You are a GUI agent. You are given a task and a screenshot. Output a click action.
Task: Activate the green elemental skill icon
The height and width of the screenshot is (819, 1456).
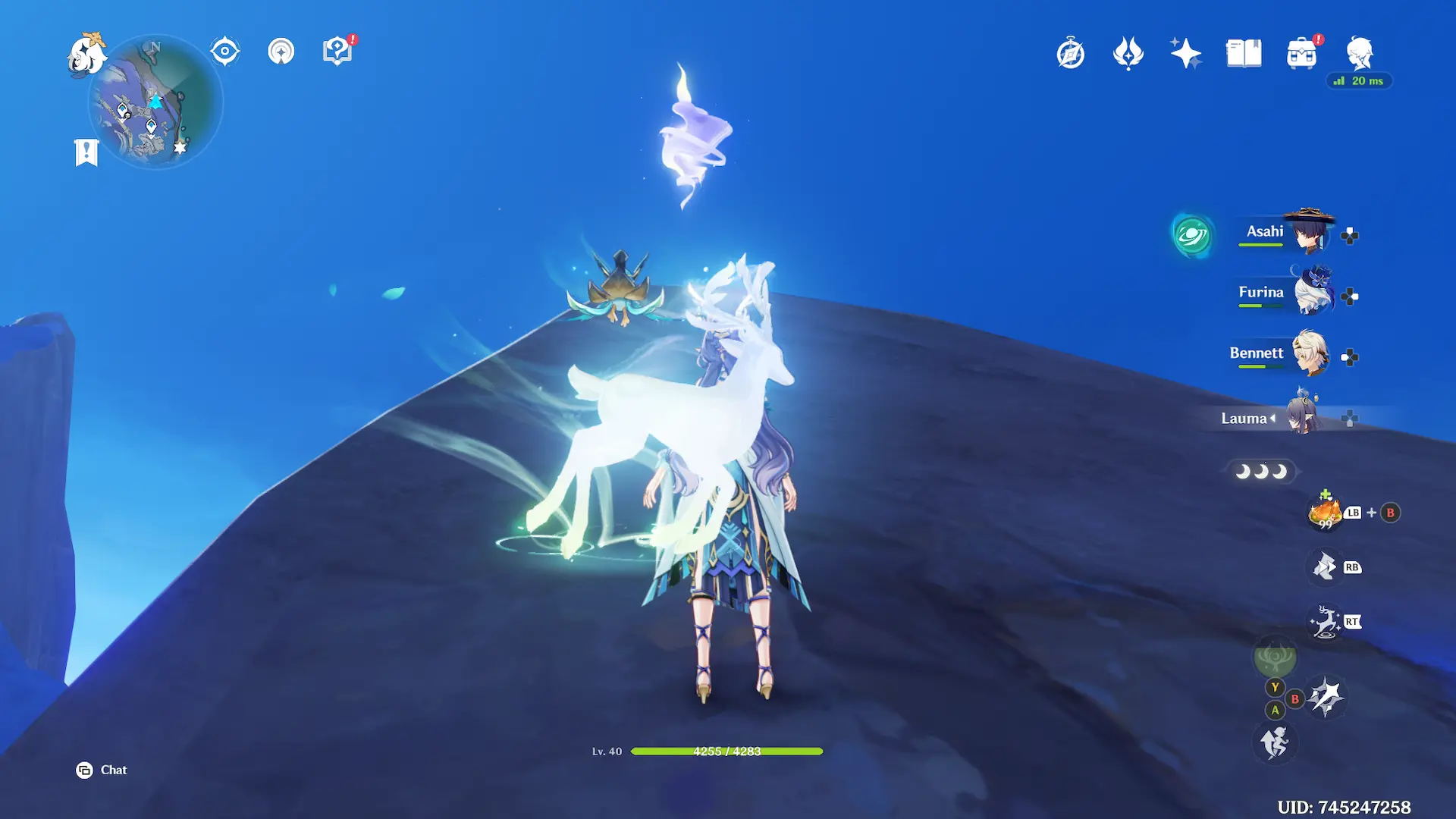click(x=1275, y=657)
